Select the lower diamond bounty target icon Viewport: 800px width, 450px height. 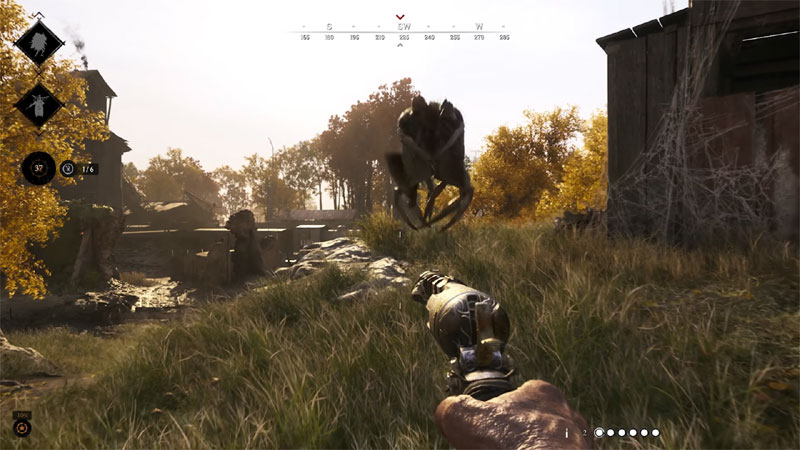[x=39, y=105]
